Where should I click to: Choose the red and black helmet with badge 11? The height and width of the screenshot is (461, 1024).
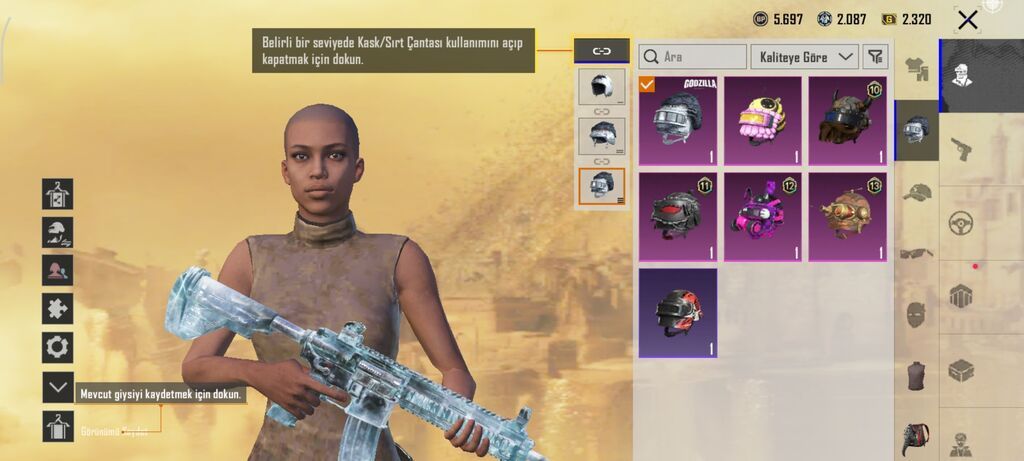pyautogui.click(x=678, y=216)
